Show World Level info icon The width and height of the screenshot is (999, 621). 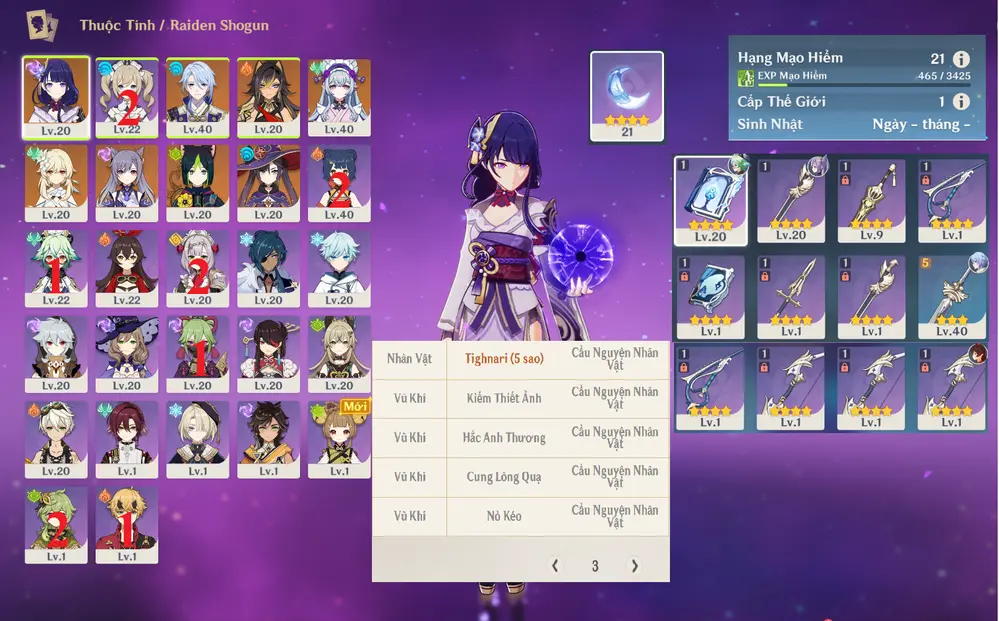(961, 102)
